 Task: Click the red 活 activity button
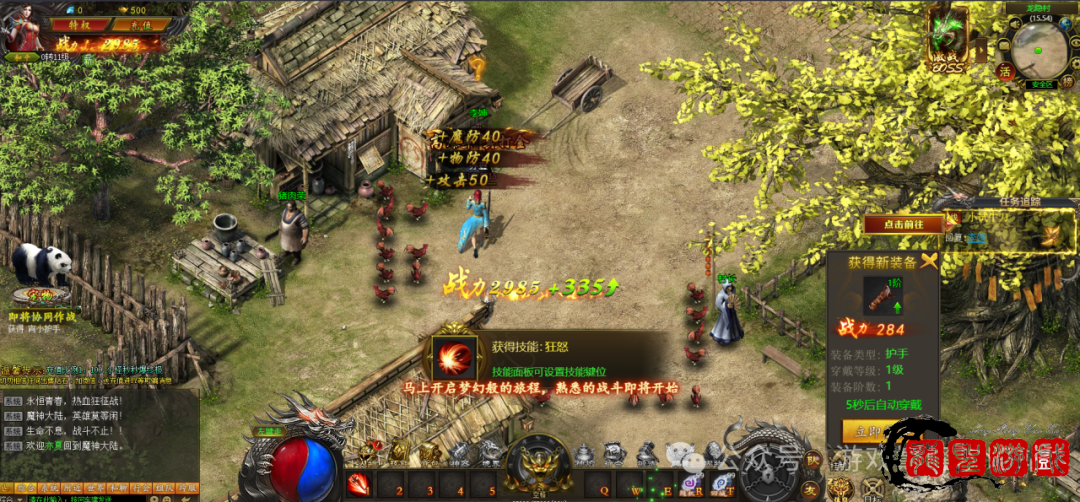[x=1004, y=72]
